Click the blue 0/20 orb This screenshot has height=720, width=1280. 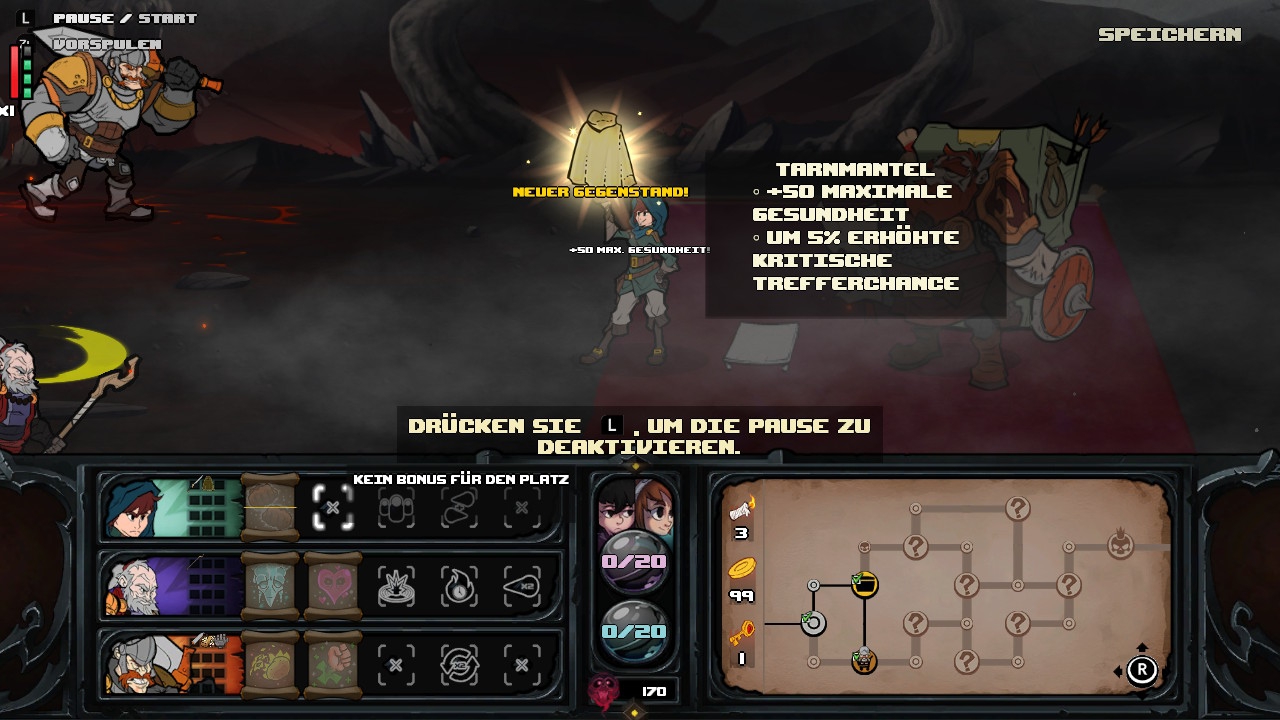(x=634, y=631)
